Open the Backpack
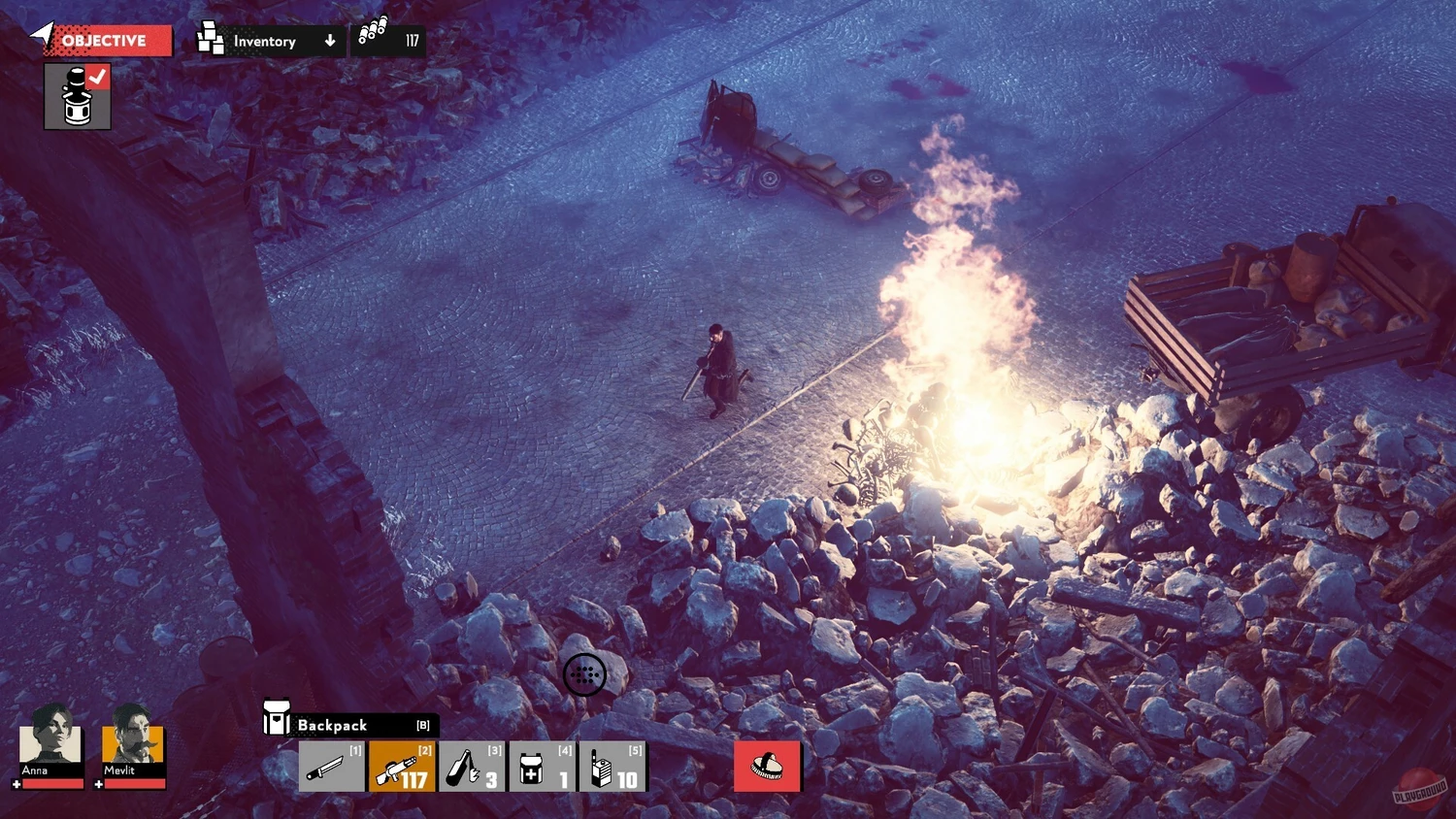 tap(349, 725)
